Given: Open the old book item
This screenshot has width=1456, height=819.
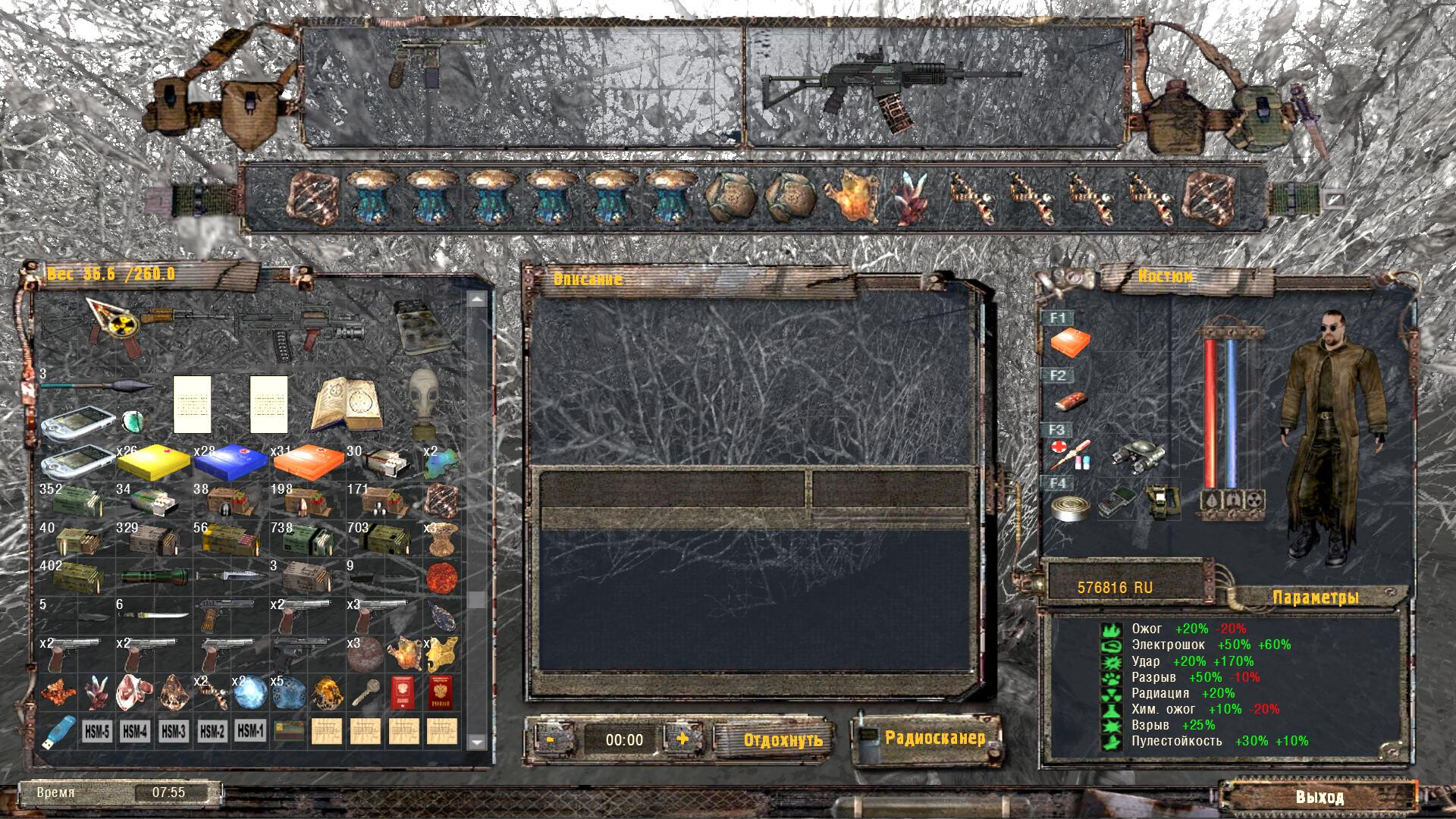Looking at the screenshot, I should point(347,403).
